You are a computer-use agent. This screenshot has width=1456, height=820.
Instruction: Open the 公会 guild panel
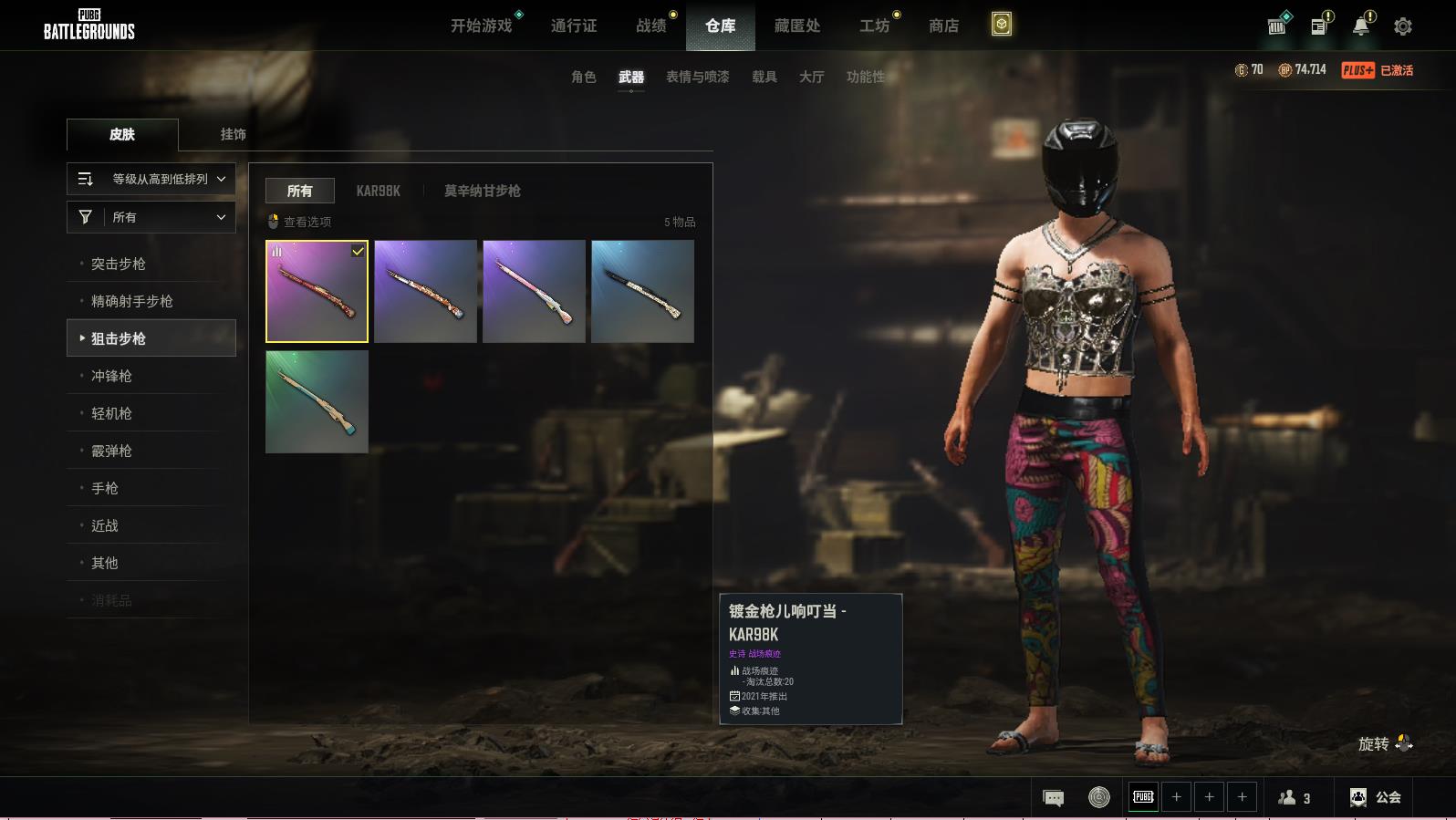1376,797
